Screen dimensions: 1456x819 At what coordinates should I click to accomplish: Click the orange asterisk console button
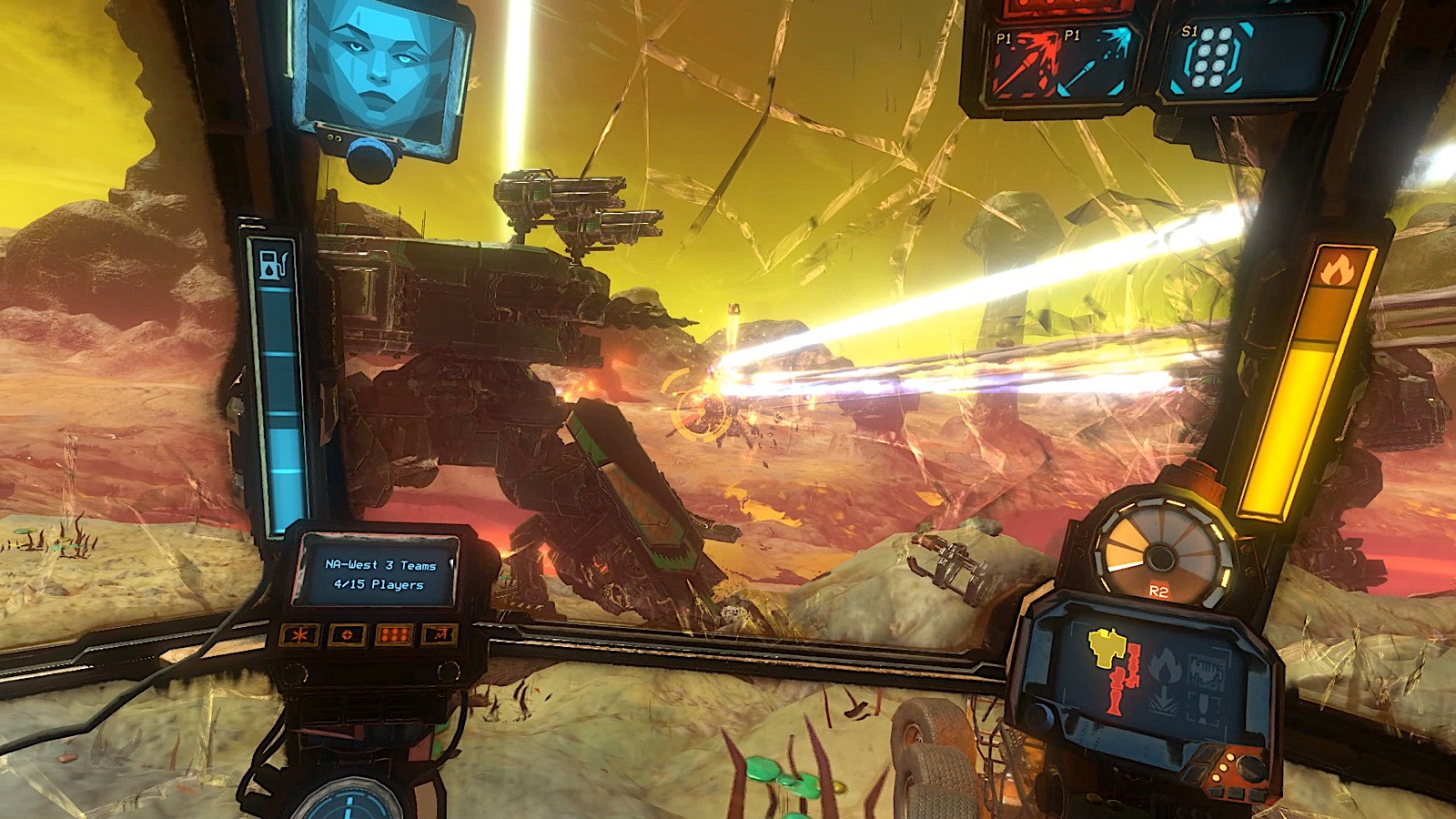pos(299,634)
